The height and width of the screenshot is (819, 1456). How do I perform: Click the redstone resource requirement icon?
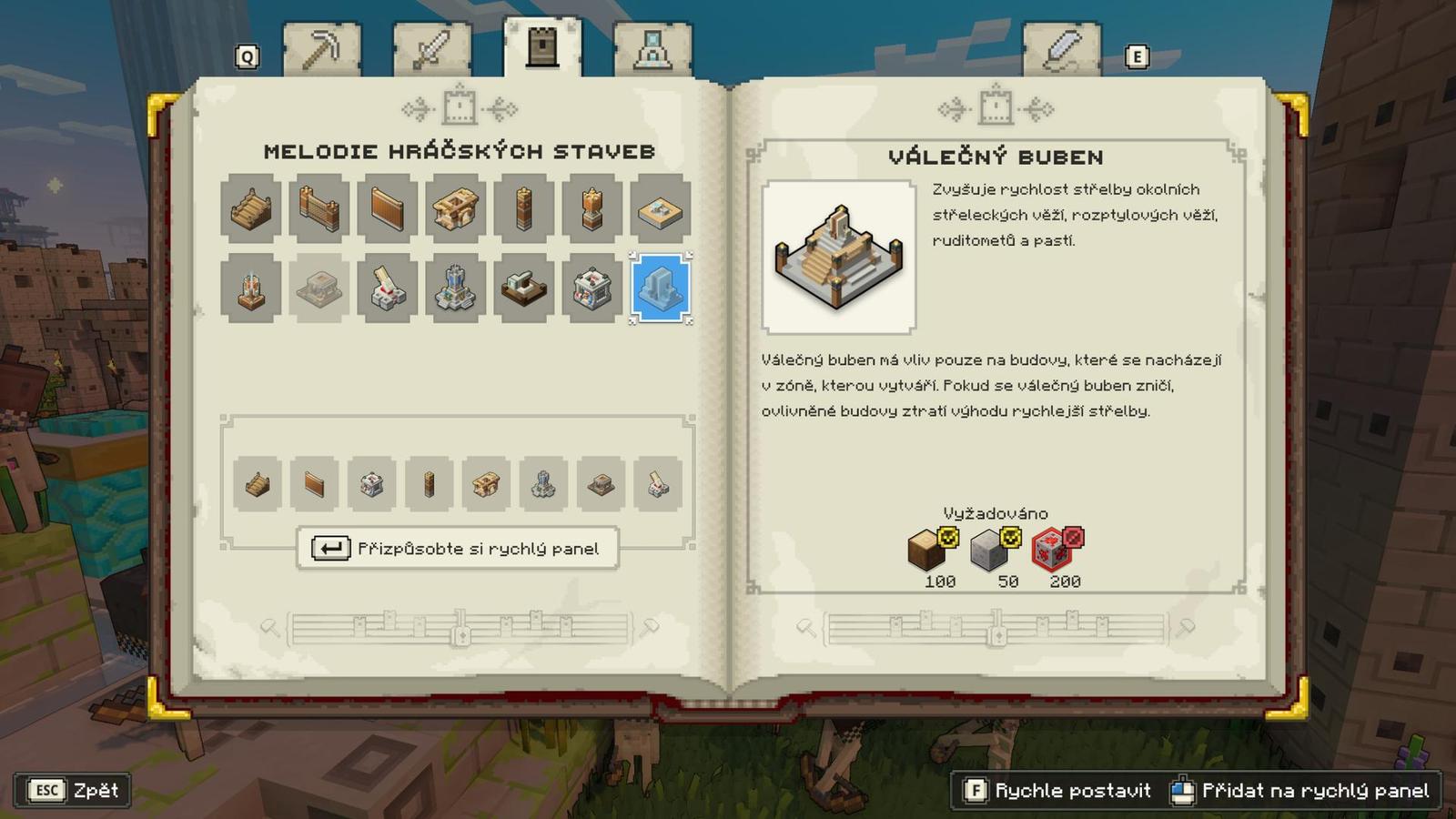tap(1055, 550)
